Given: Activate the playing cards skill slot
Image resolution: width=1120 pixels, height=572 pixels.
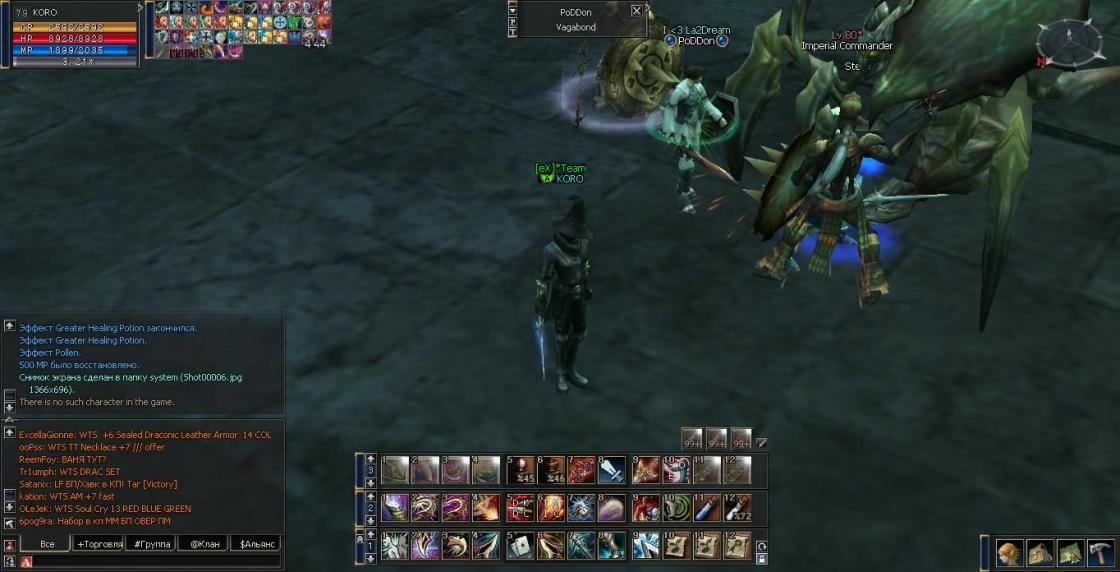Looking at the screenshot, I should point(519,545).
